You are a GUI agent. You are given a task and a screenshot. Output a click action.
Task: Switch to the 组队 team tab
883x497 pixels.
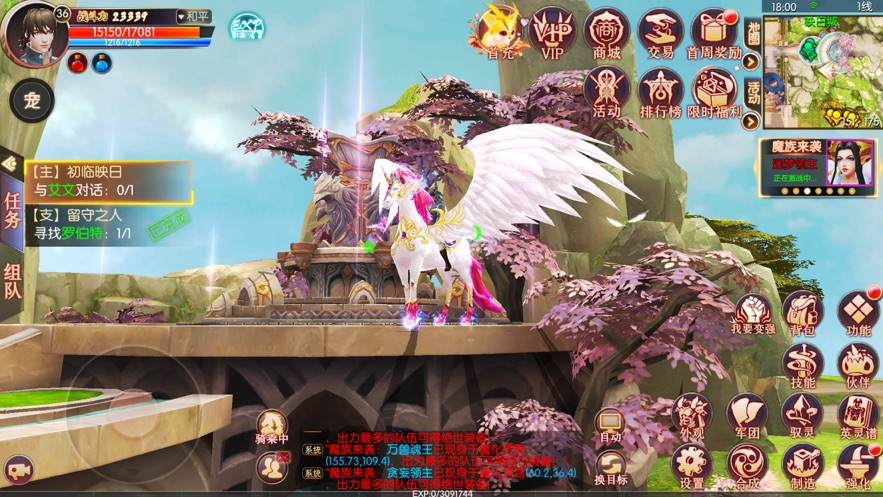pyautogui.click(x=13, y=280)
